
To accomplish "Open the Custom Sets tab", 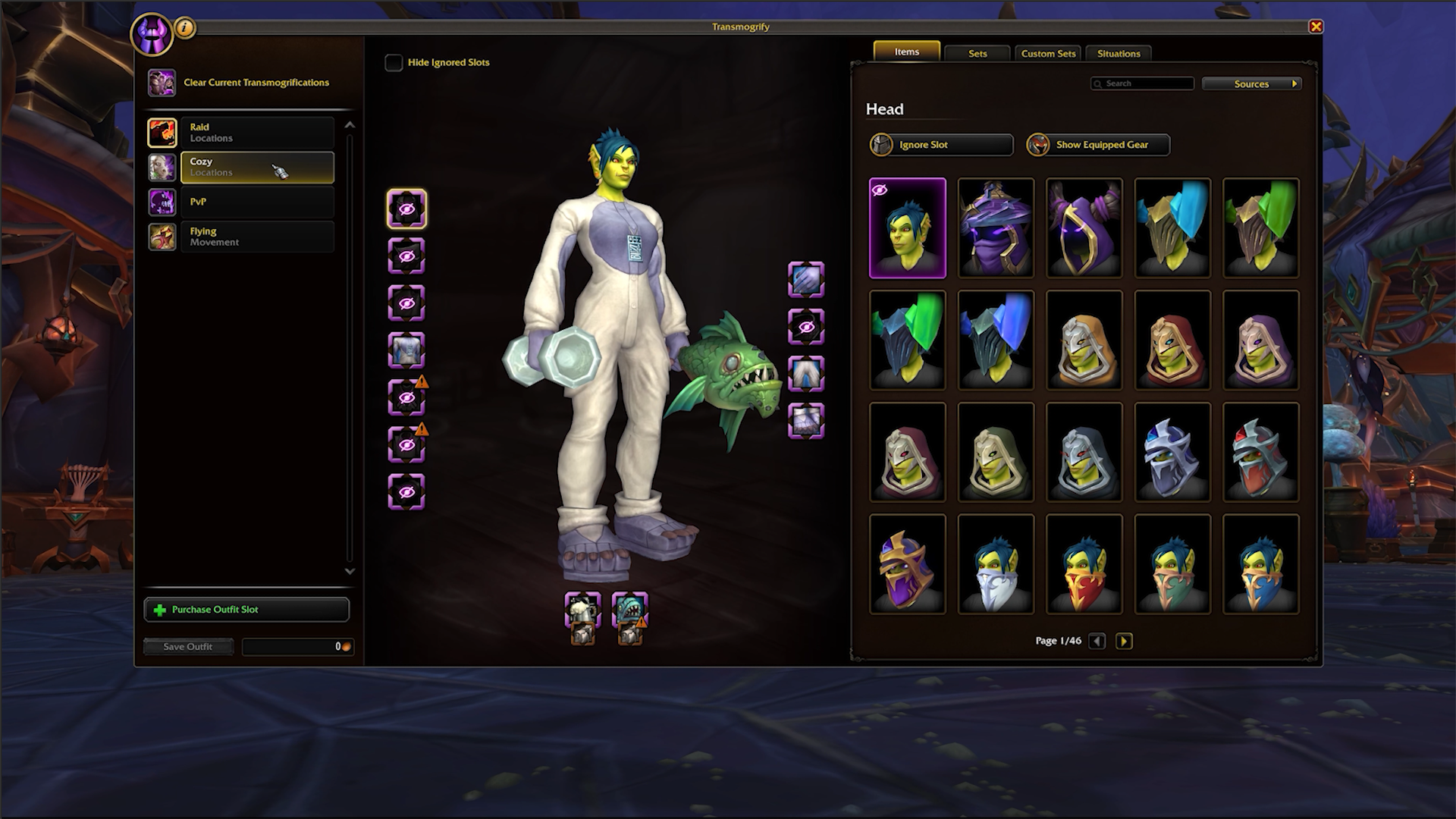I will tap(1048, 53).
